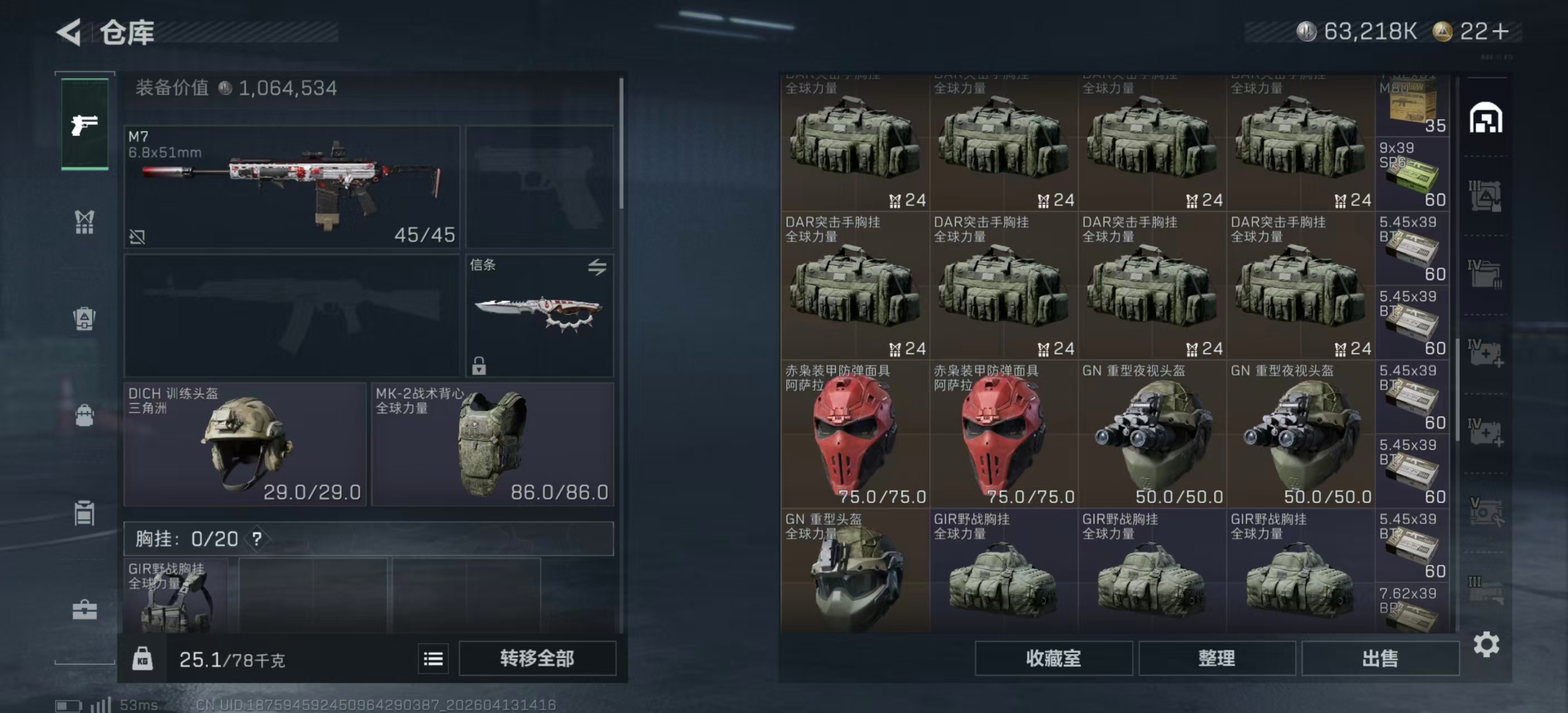
Task: Add more currency with the plus button
Action: pos(1501,31)
